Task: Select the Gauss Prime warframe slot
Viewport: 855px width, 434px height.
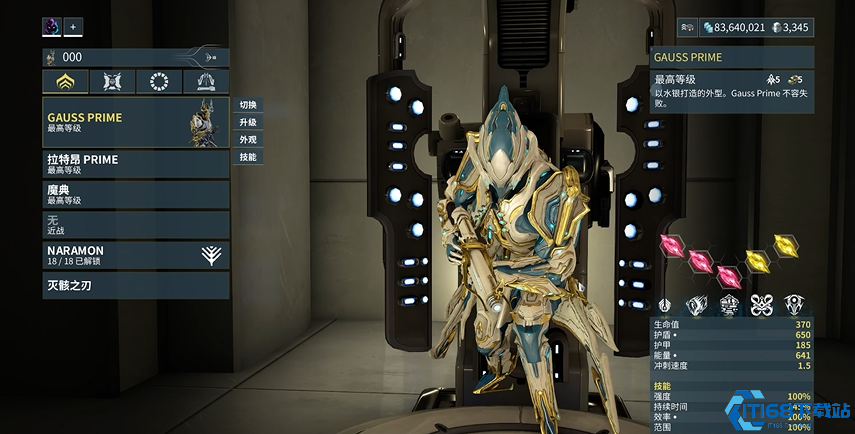Action: [135, 122]
